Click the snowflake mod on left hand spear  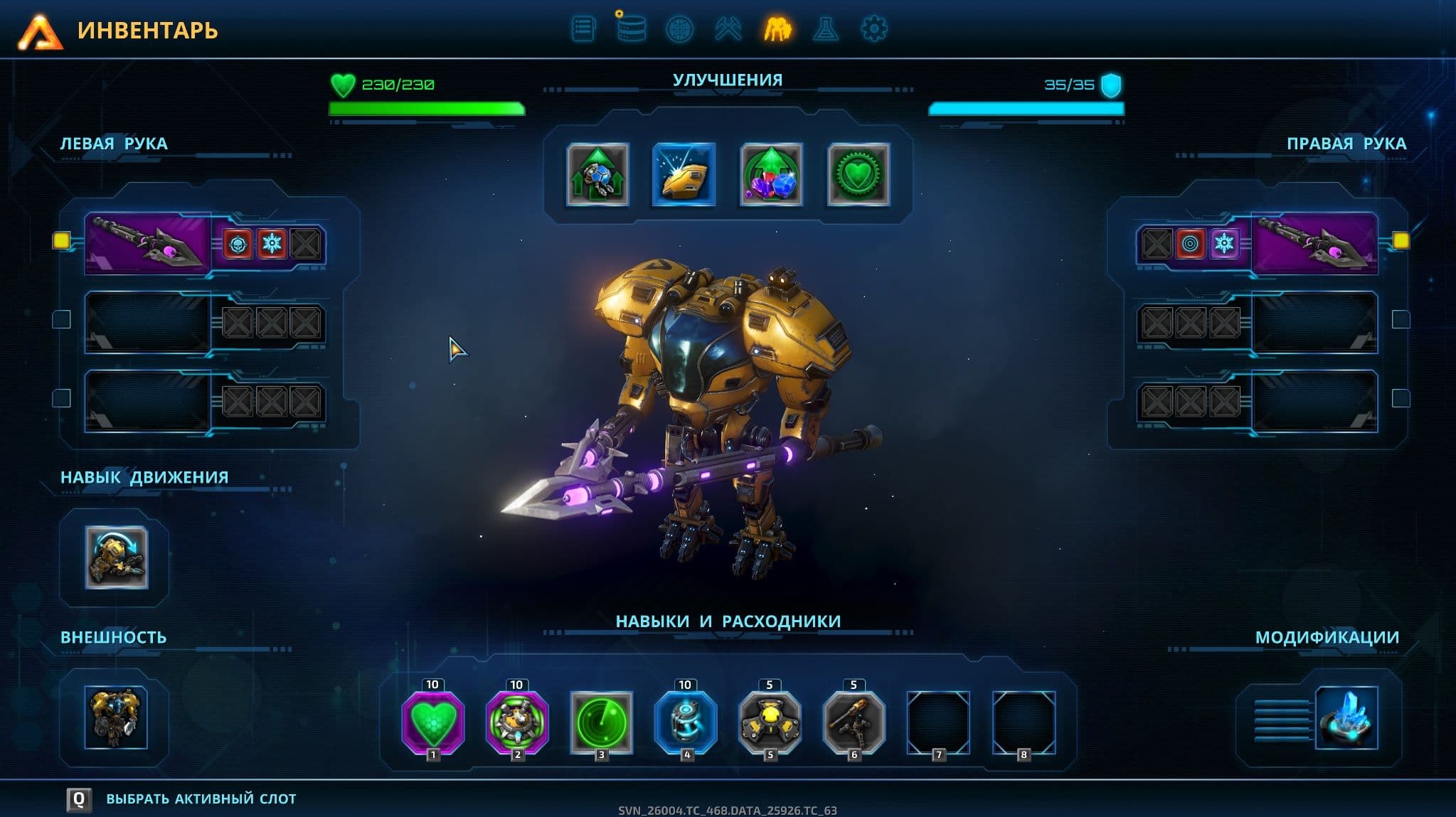[272, 244]
